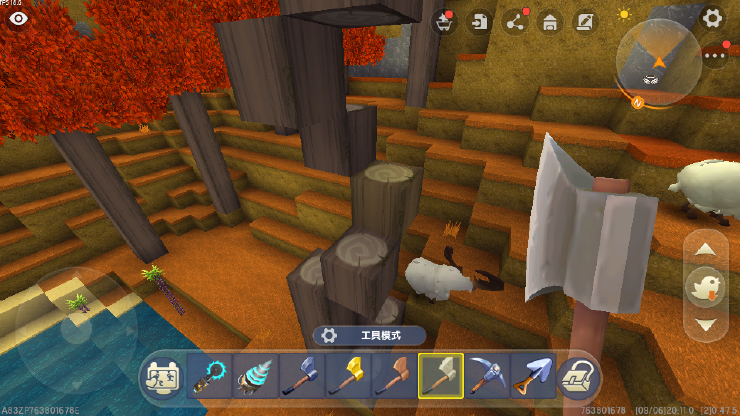Select the shovel hotbar slot

tap(530, 376)
